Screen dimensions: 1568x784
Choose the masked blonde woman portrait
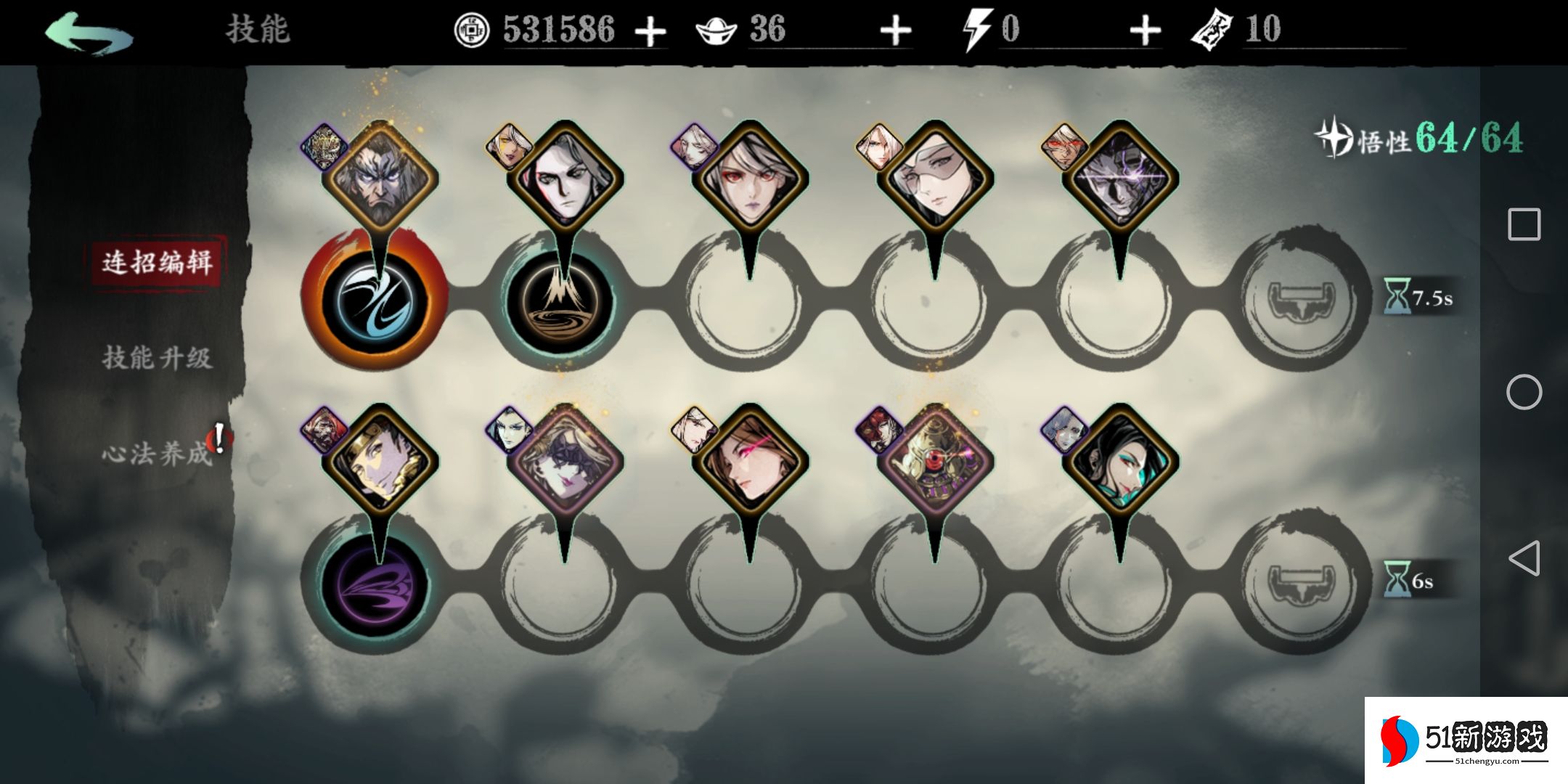565,462
